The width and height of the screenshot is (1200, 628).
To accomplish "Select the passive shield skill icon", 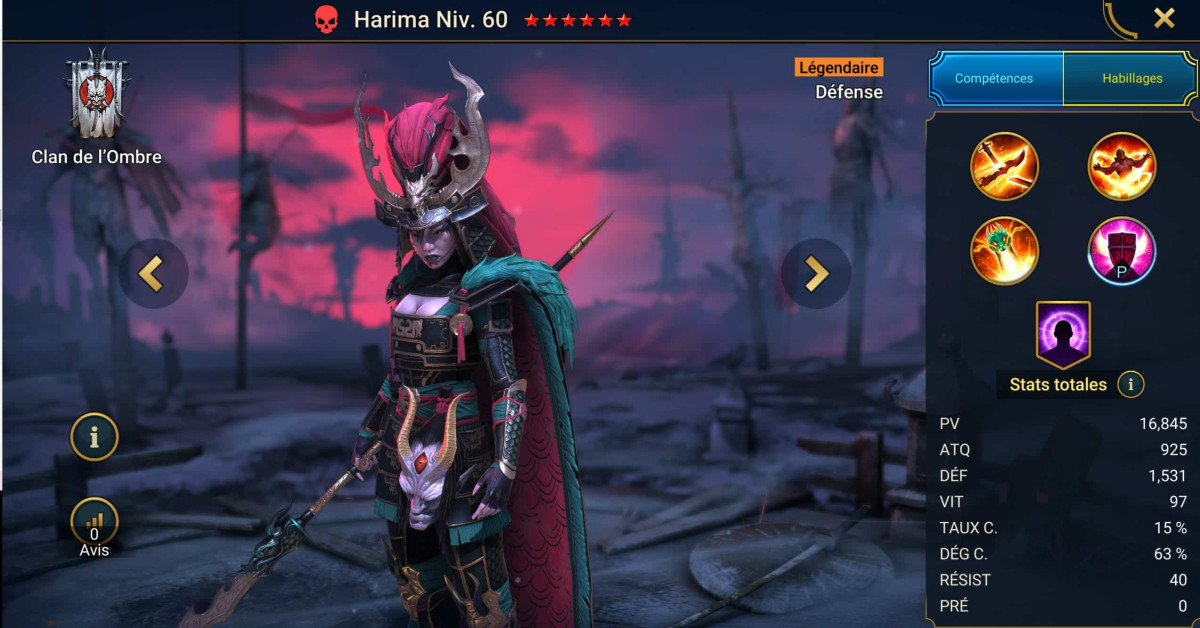I will pyautogui.click(x=1122, y=251).
